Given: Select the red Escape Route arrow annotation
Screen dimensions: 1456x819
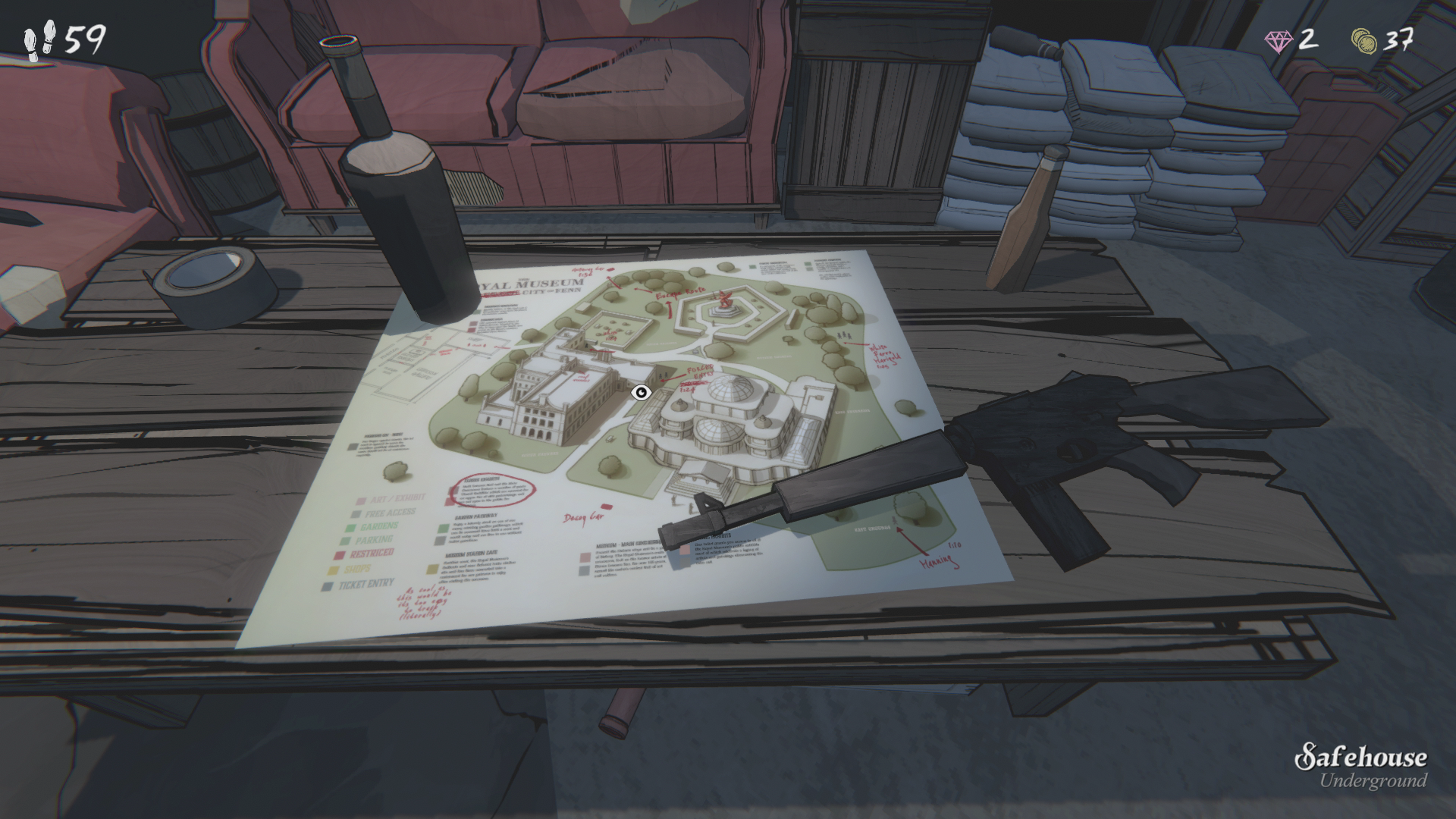Looking at the screenshot, I should point(678,295).
